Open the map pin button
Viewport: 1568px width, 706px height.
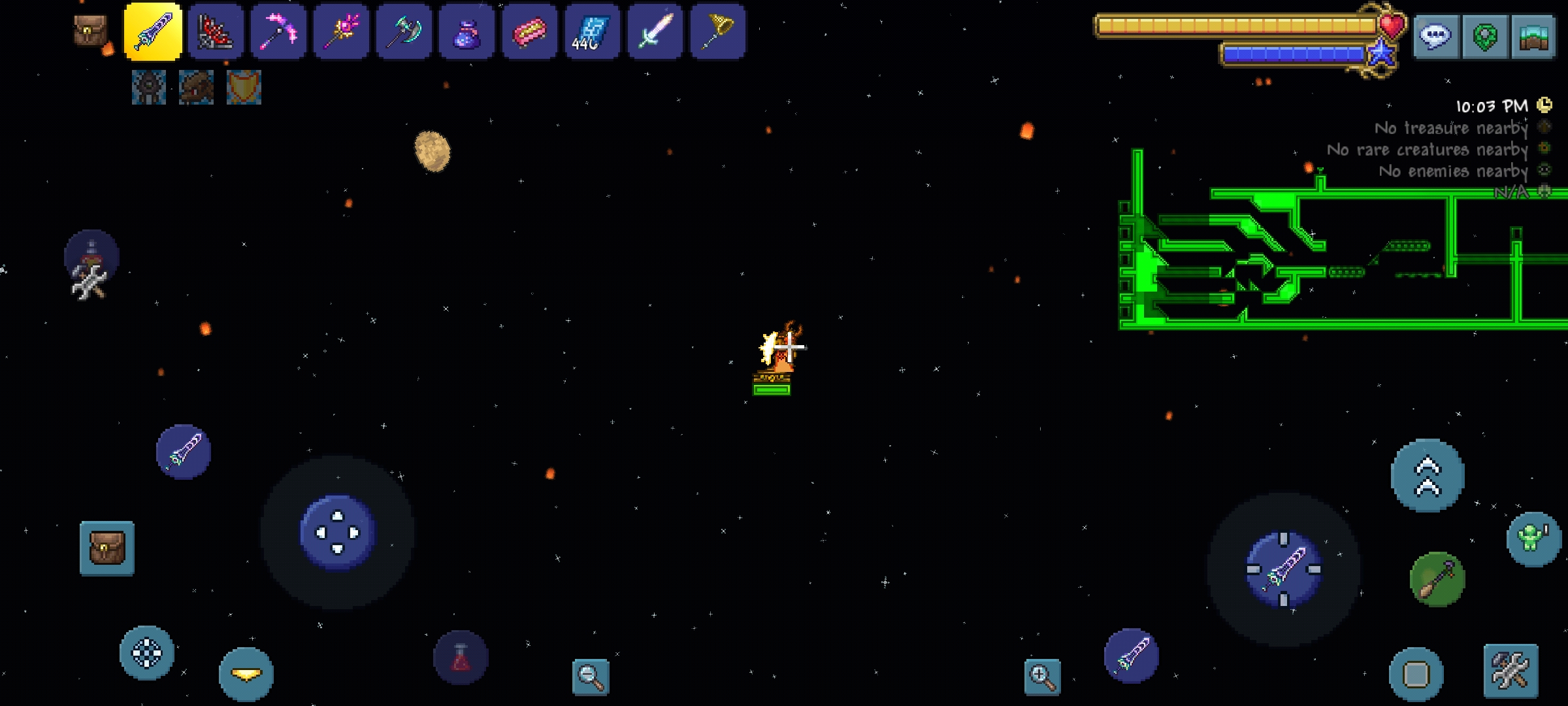pos(1484,36)
